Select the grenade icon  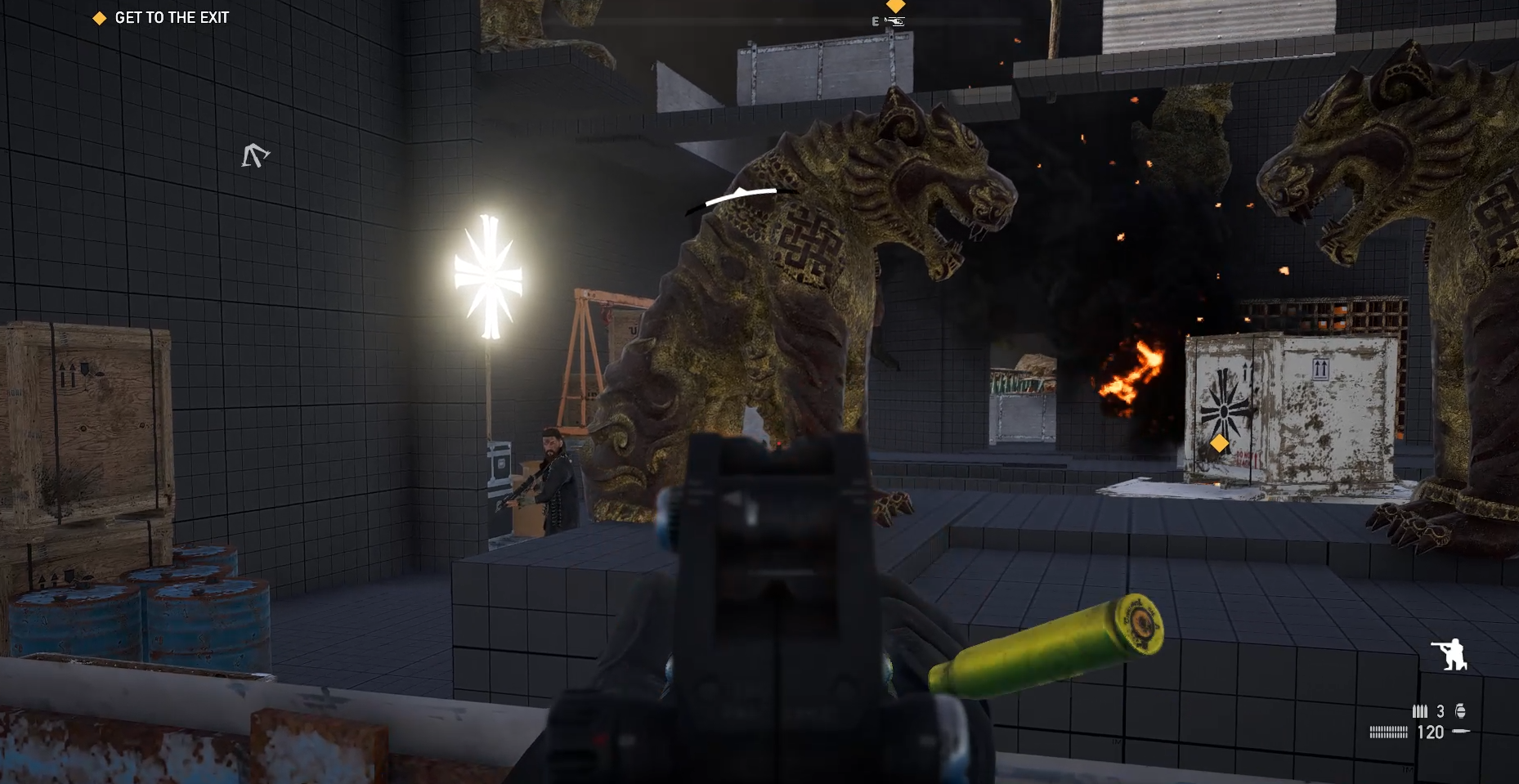point(1460,711)
